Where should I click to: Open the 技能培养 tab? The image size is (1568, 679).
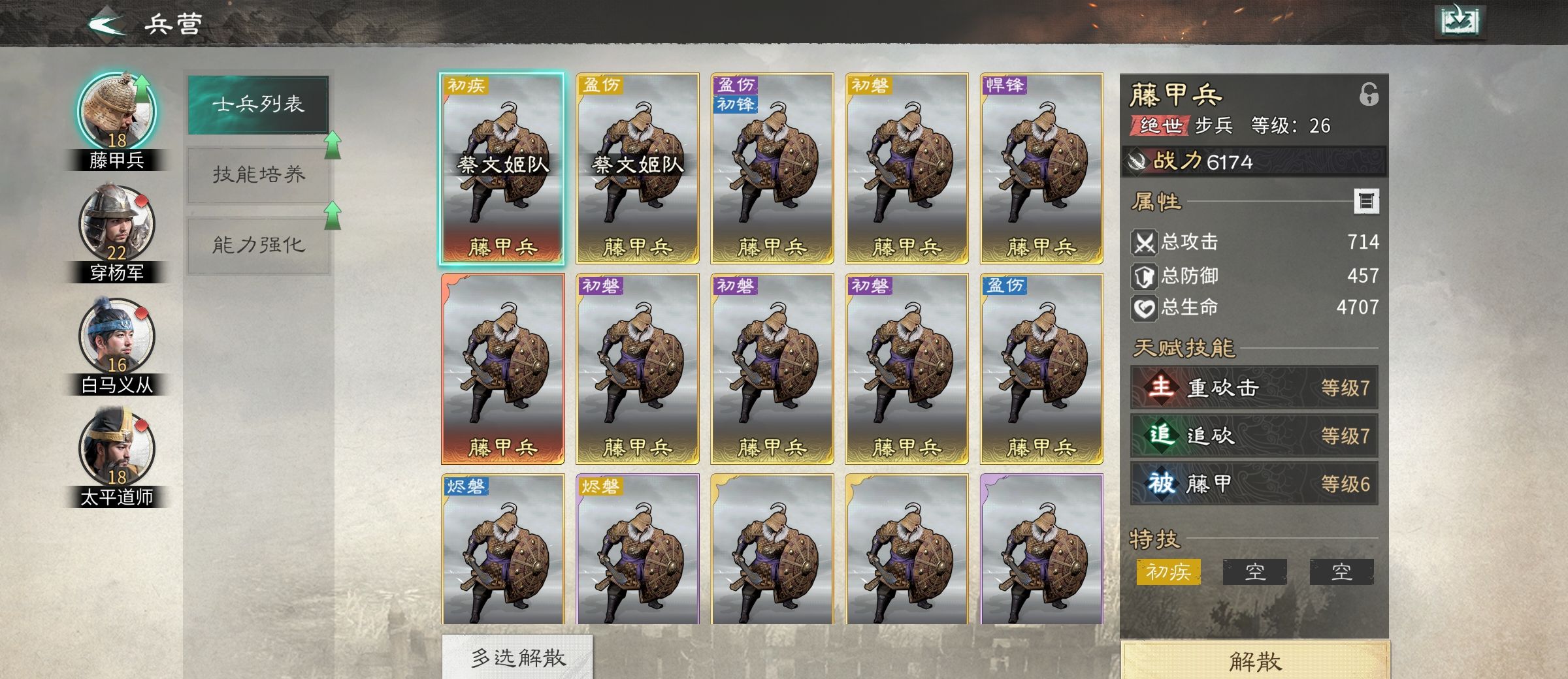click(x=258, y=173)
